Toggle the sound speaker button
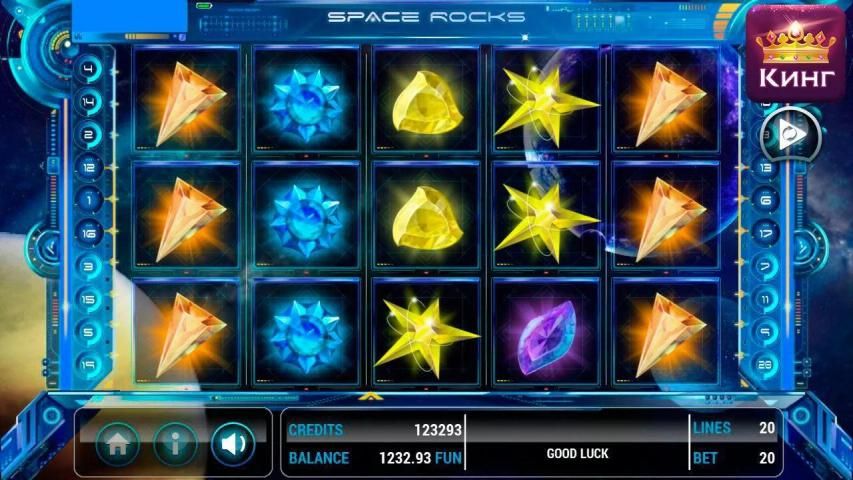This screenshot has height=480, width=853. pyautogui.click(x=232, y=443)
